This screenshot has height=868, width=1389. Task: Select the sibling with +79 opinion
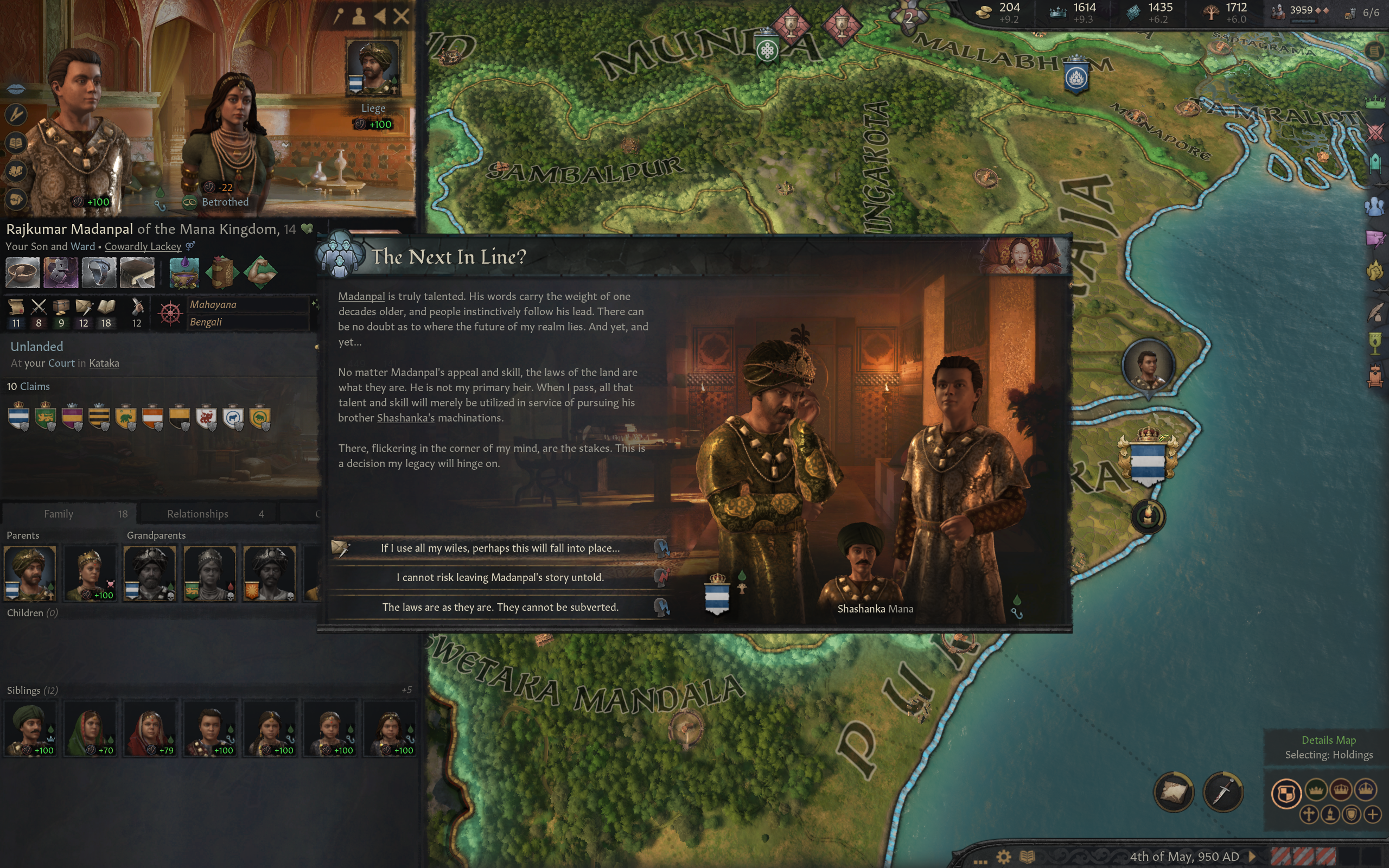(x=150, y=726)
